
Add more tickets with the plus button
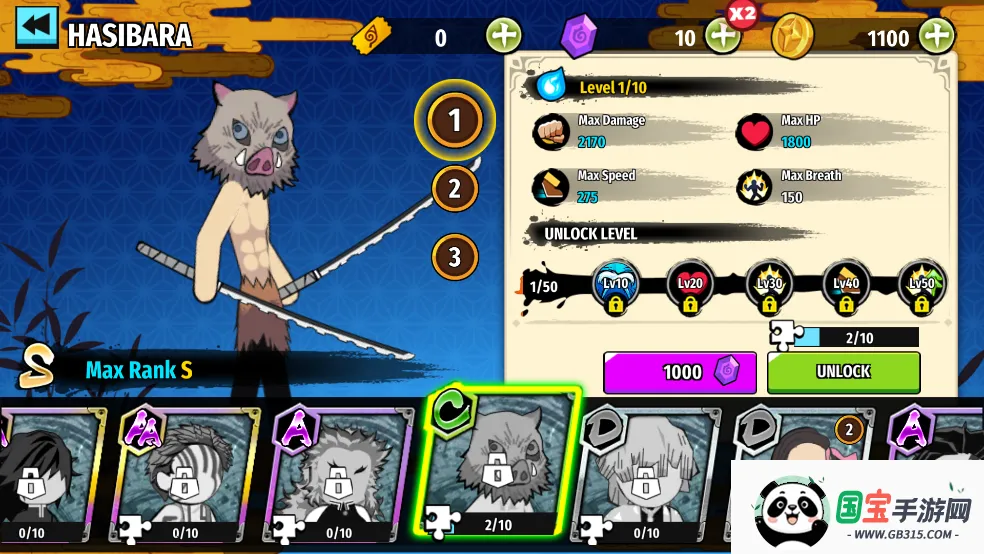503,37
